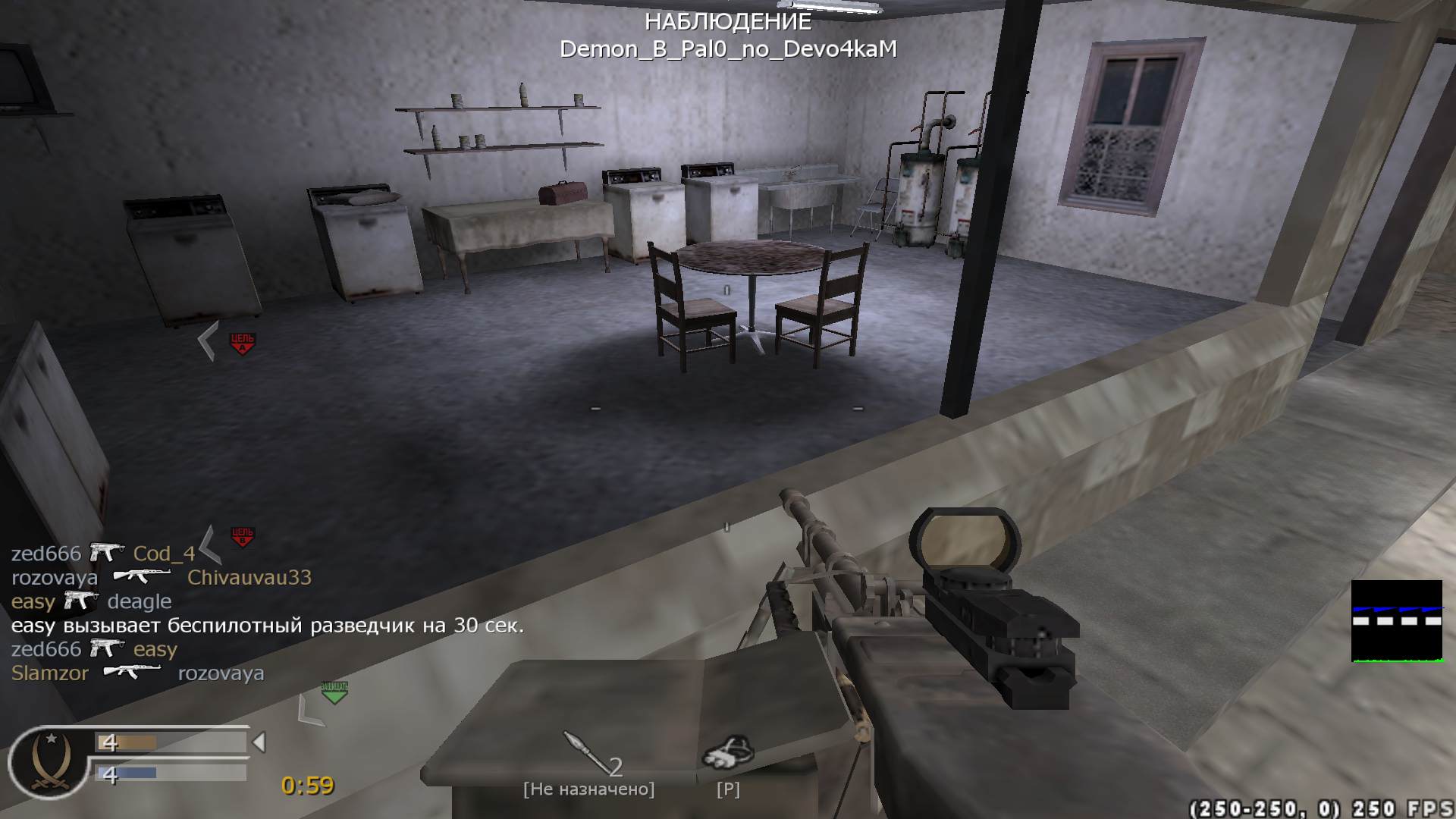Image resolution: width=1456 pixels, height=819 pixels.
Task: Click the [P] grenade keybind label
Action: point(730,789)
